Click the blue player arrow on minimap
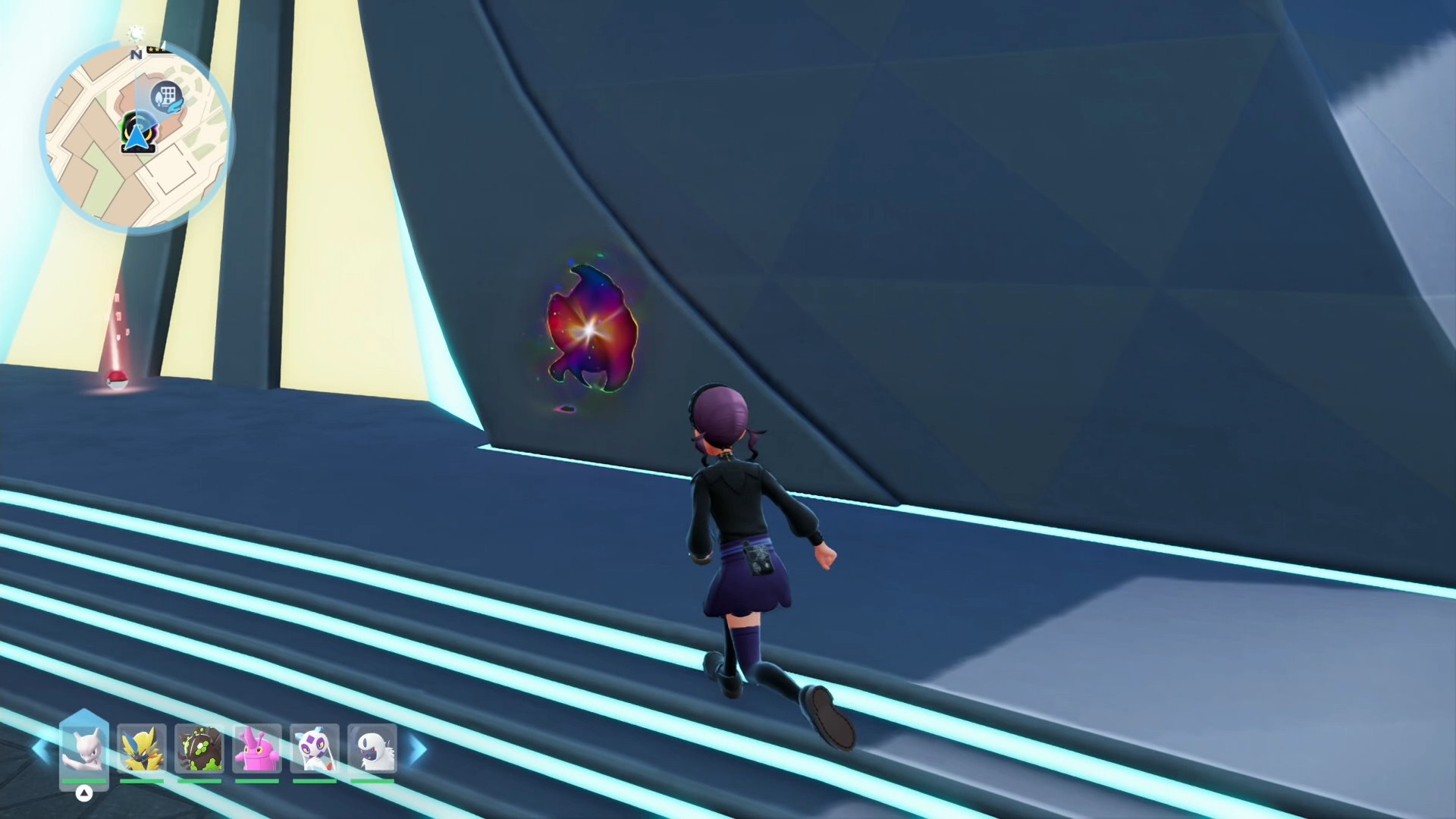The height and width of the screenshot is (819, 1456). [x=136, y=138]
